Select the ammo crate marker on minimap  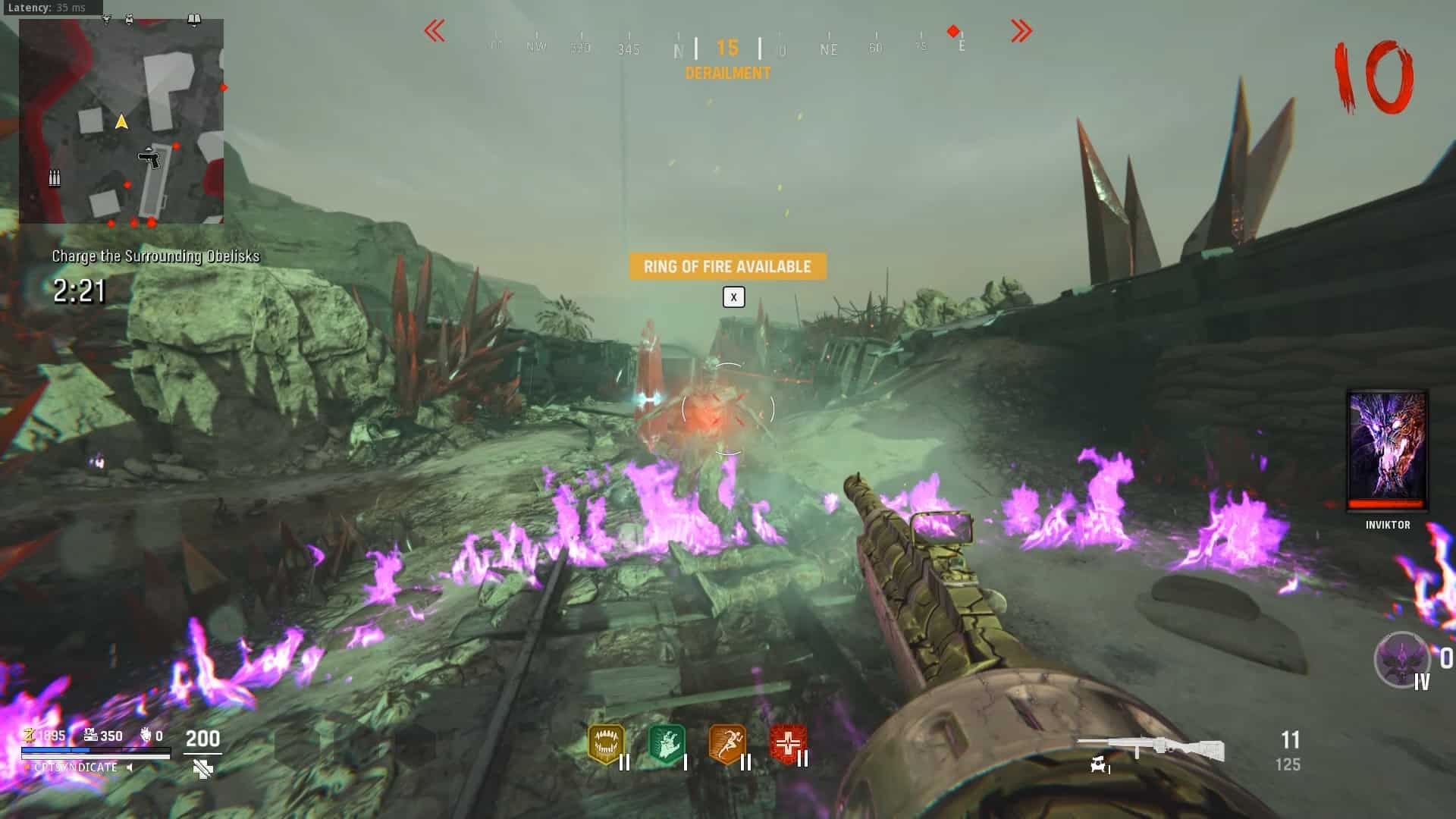pos(55,178)
